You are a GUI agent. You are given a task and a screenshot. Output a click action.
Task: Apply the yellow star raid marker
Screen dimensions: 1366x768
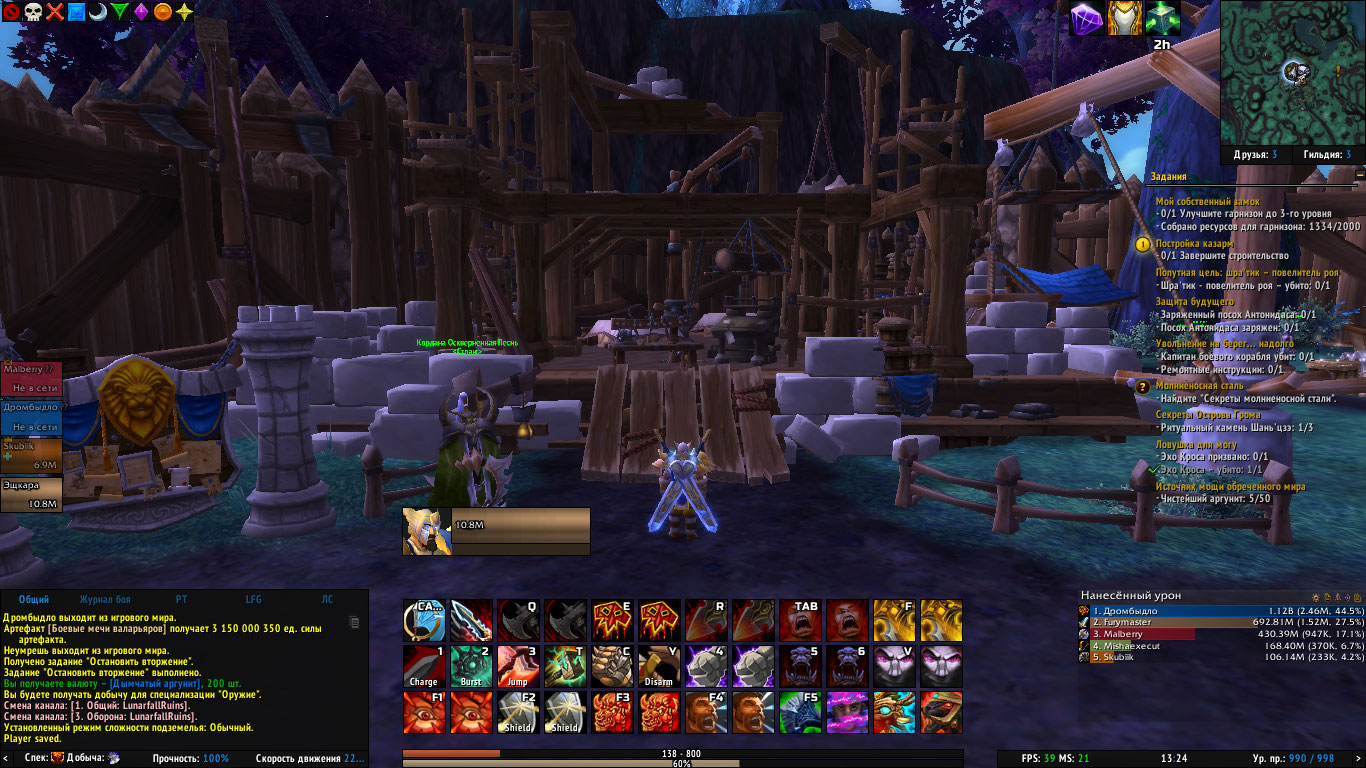(x=185, y=12)
